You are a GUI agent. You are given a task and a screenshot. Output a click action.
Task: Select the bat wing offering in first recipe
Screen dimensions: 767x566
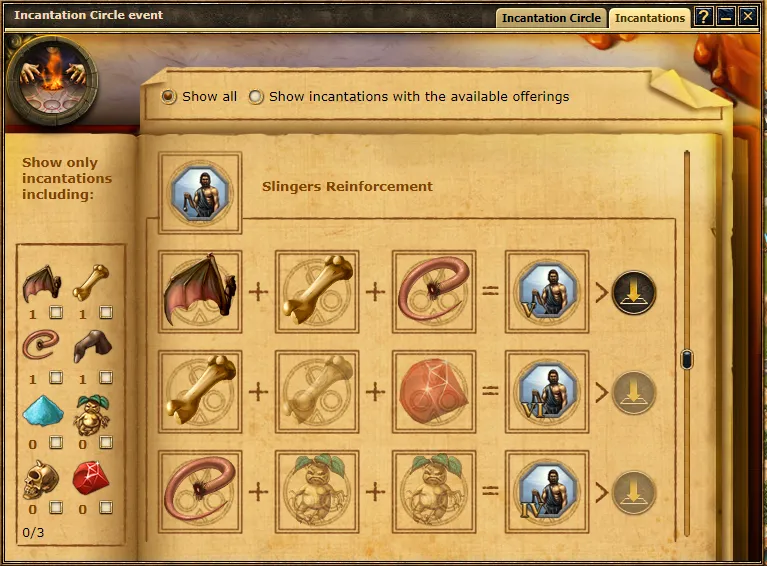coord(199,292)
